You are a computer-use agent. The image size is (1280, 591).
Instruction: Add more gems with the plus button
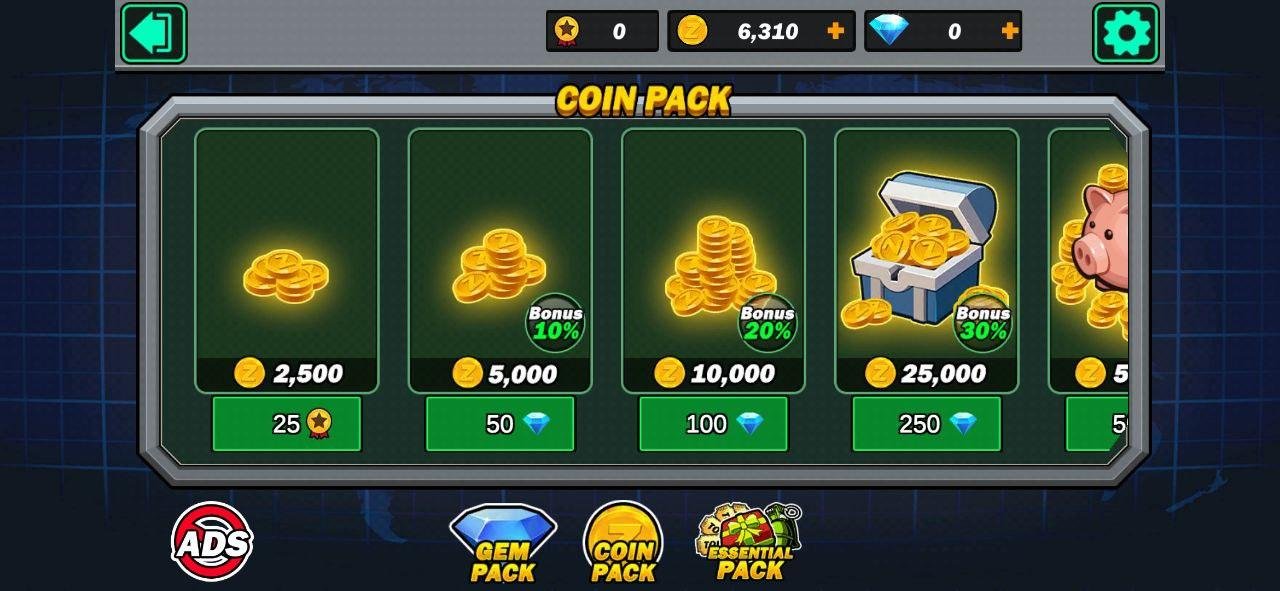tap(1010, 31)
